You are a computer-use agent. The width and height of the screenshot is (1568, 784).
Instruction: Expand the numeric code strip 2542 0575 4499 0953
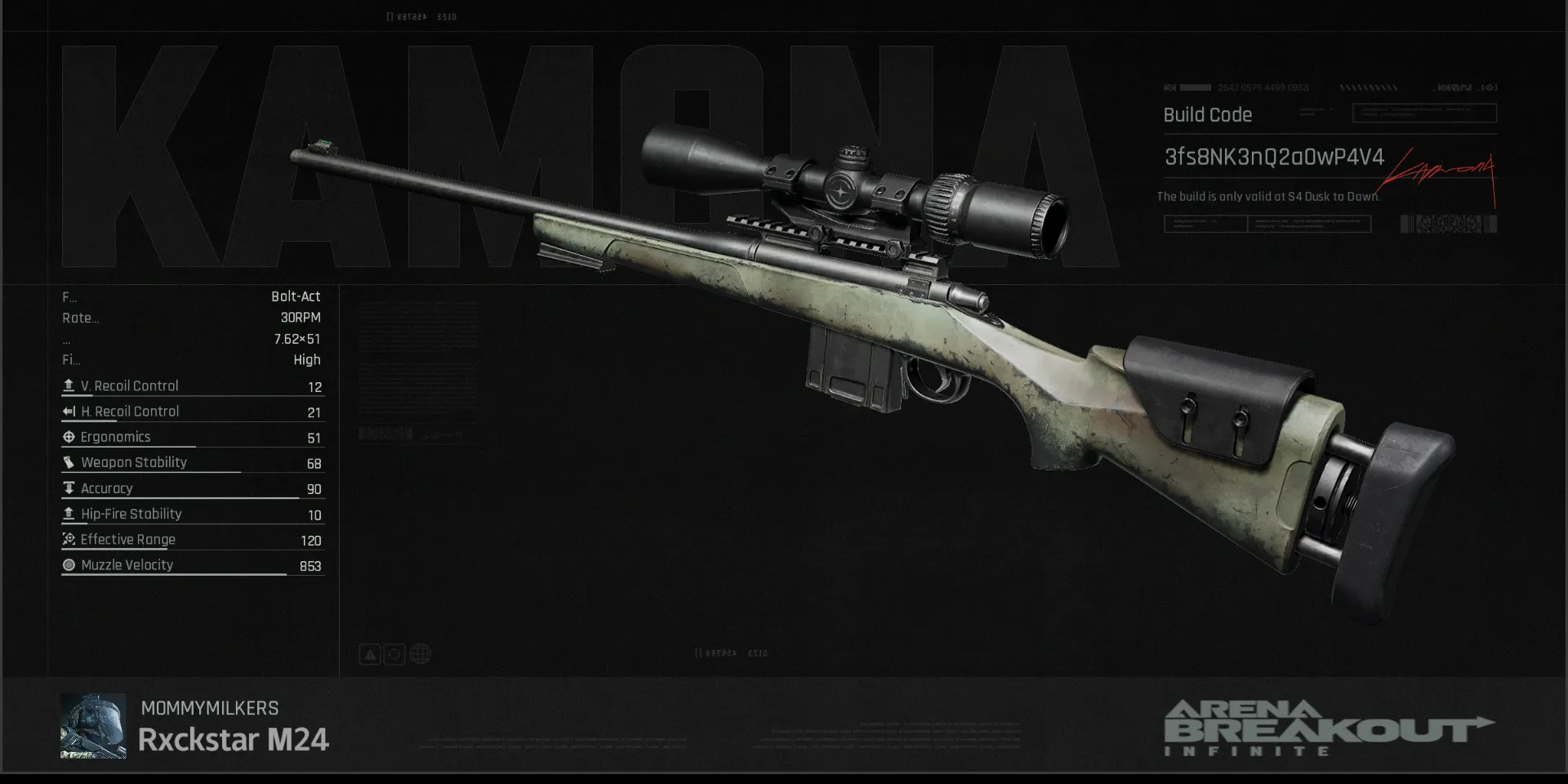pos(1263,87)
